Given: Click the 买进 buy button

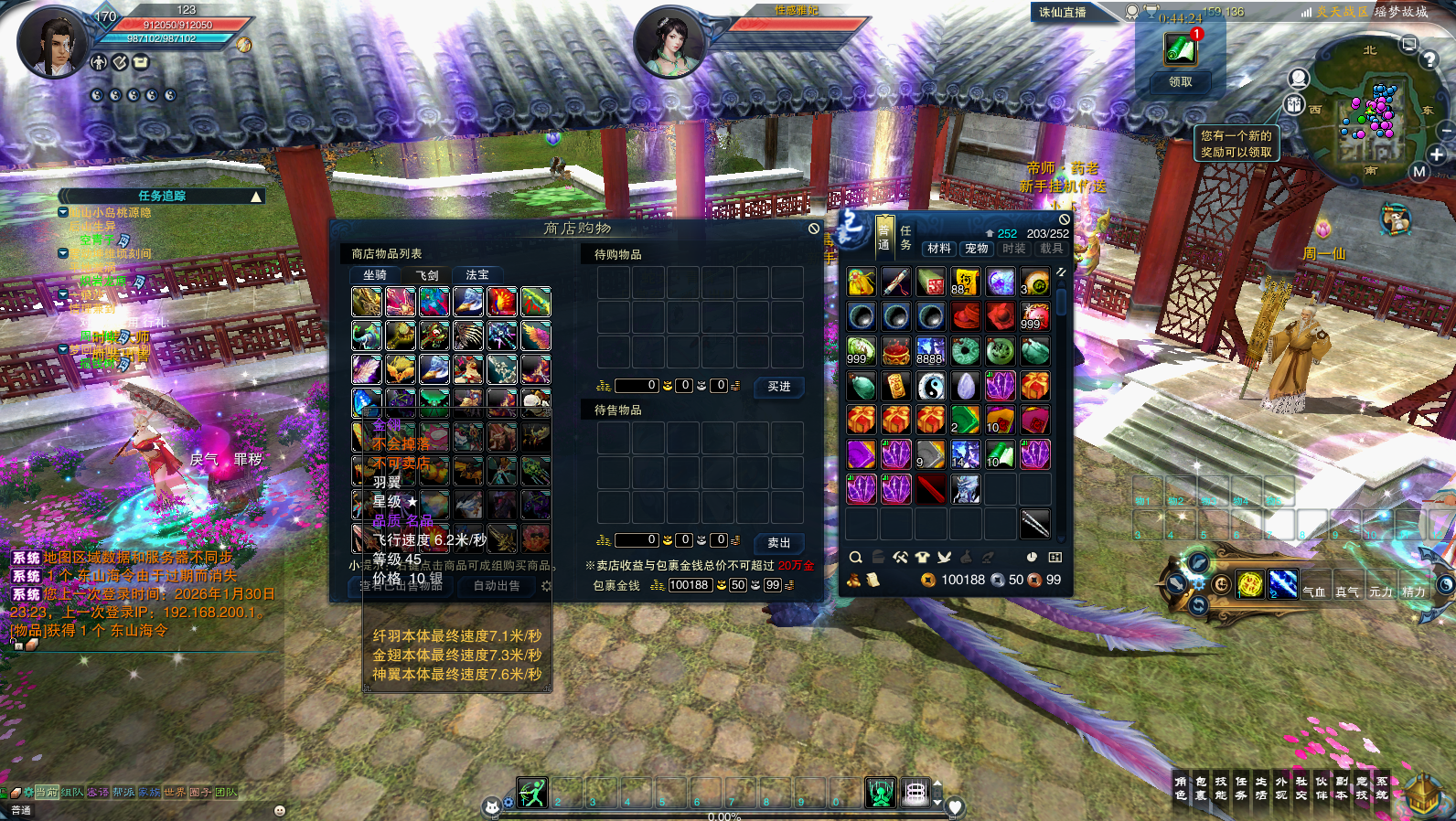Looking at the screenshot, I should tap(779, 387).
